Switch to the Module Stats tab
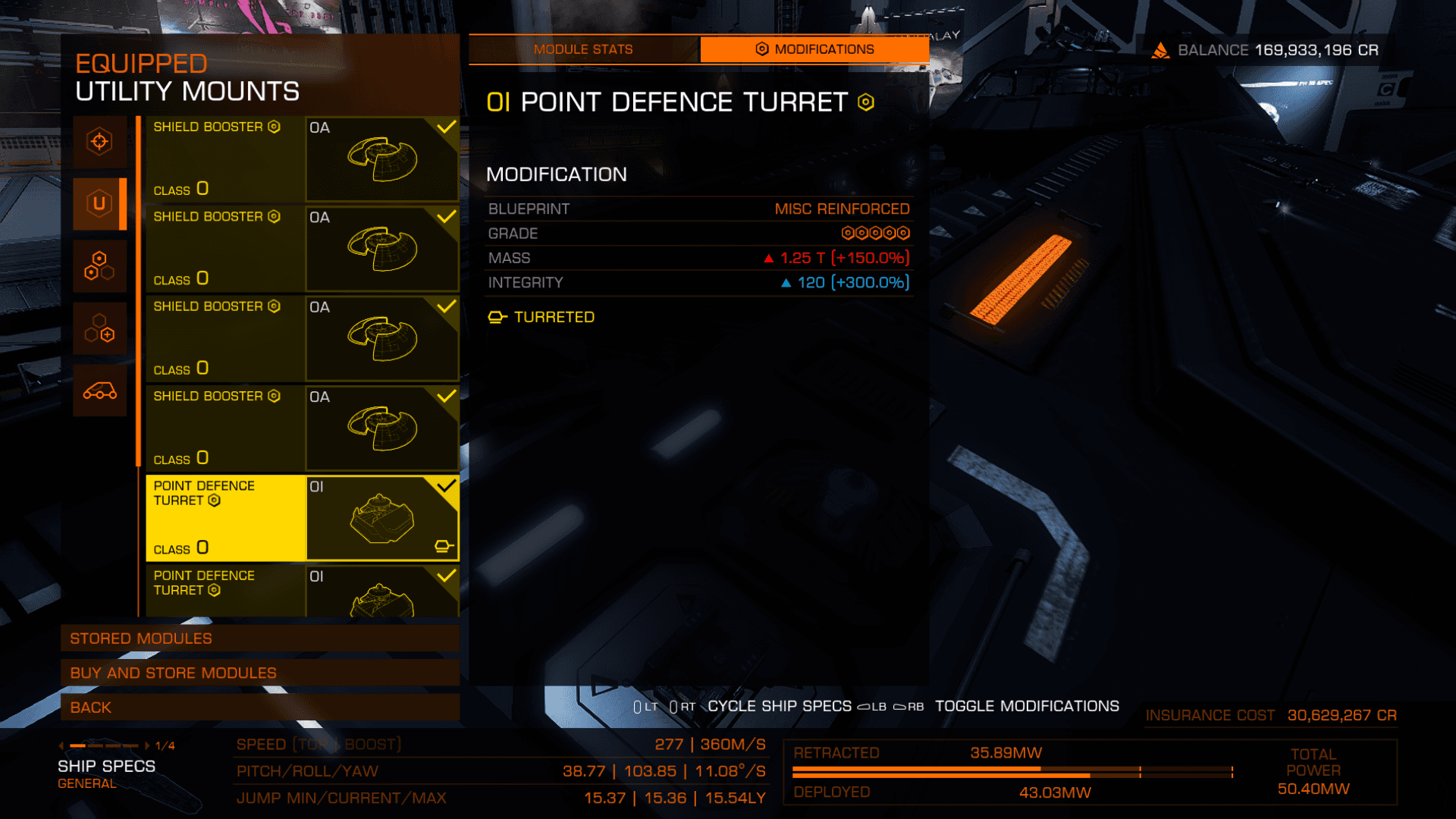Viewport: 1456px width, 819px height. pyautogui.click(x=583, y=49)
